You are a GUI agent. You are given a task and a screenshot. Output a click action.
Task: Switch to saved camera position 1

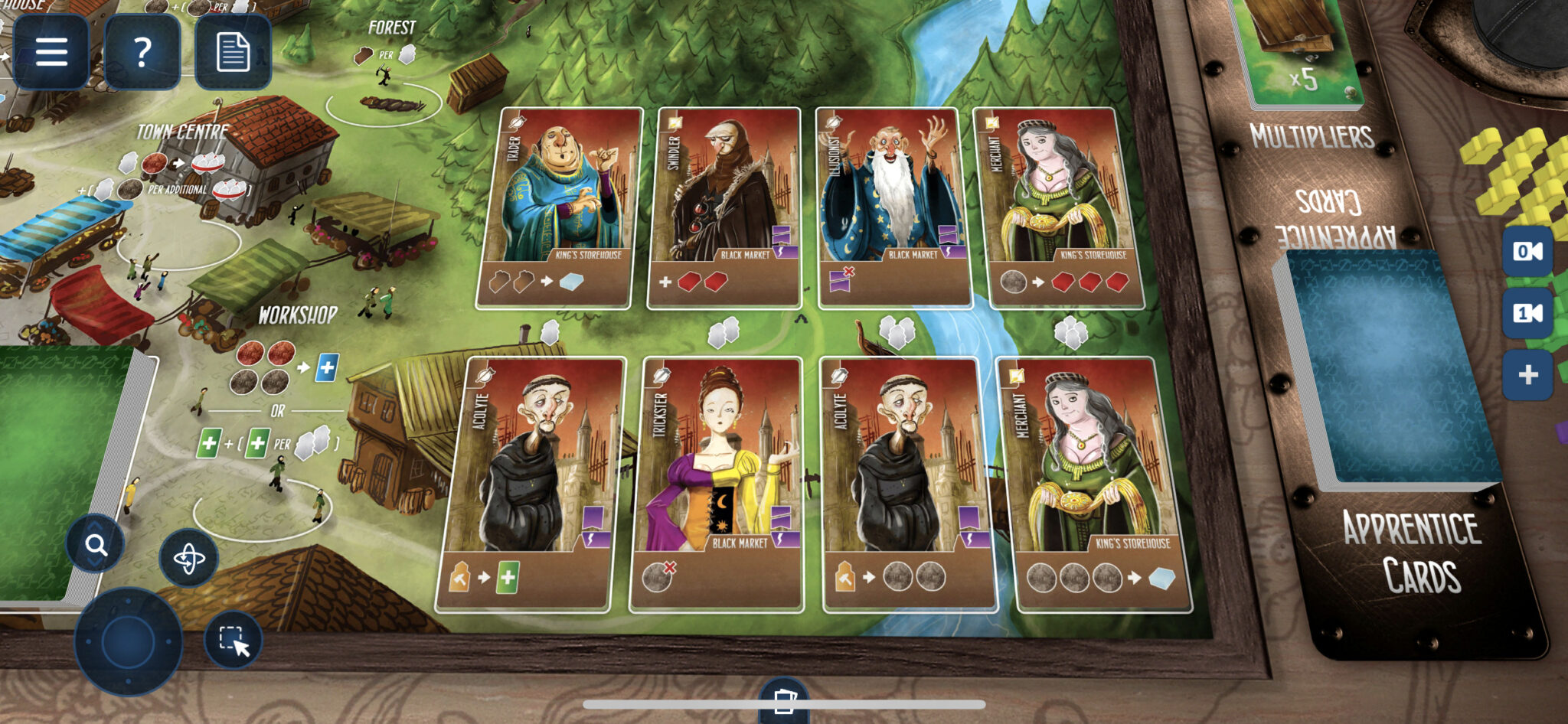1527,313
